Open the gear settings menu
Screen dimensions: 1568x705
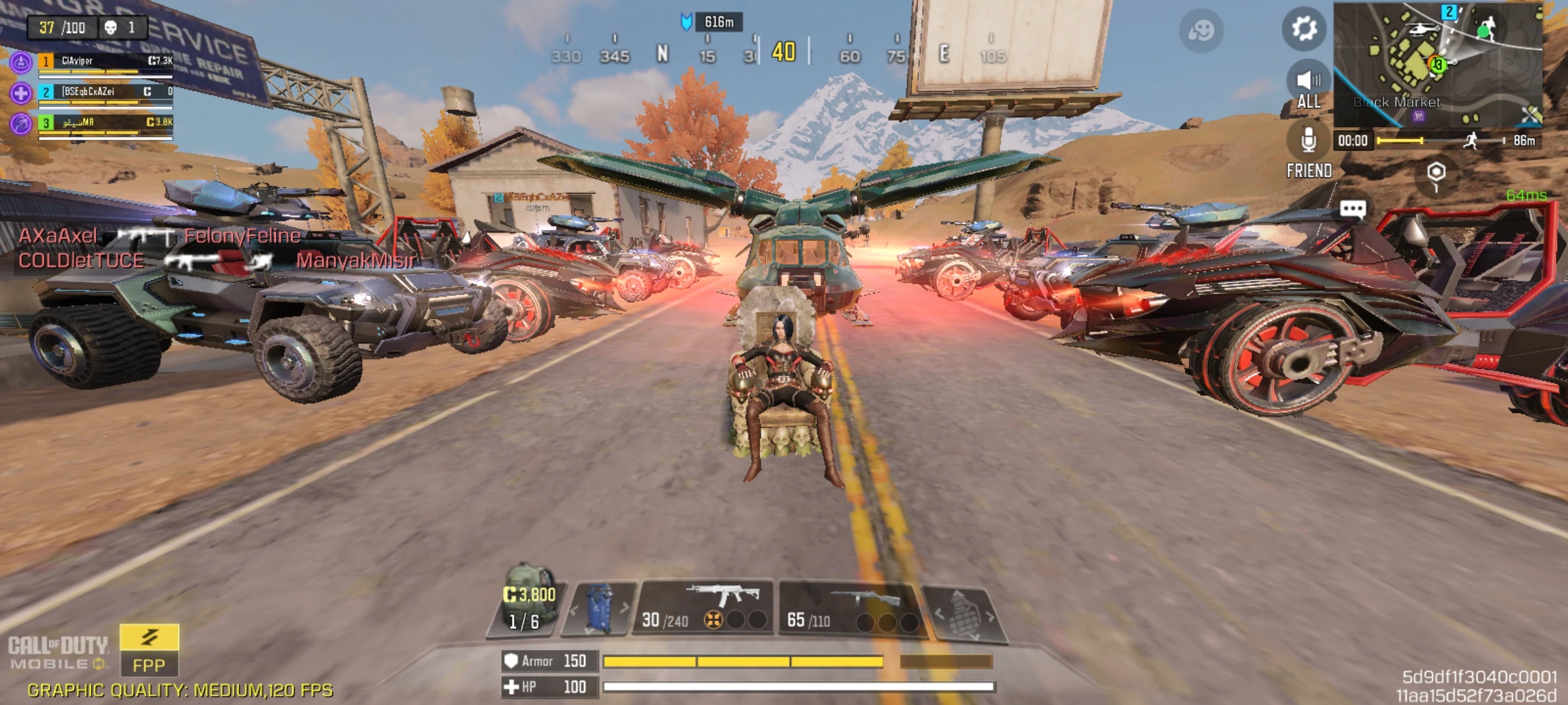tap(1304, 28)
